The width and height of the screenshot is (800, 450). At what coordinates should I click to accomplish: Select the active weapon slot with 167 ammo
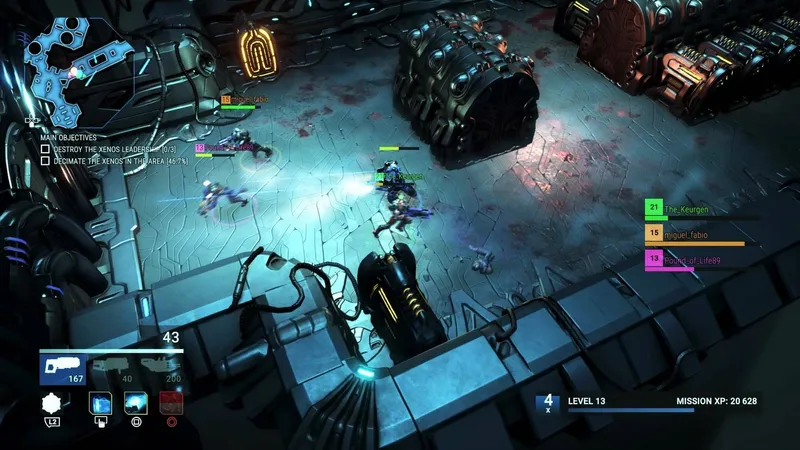click(62, 370)
